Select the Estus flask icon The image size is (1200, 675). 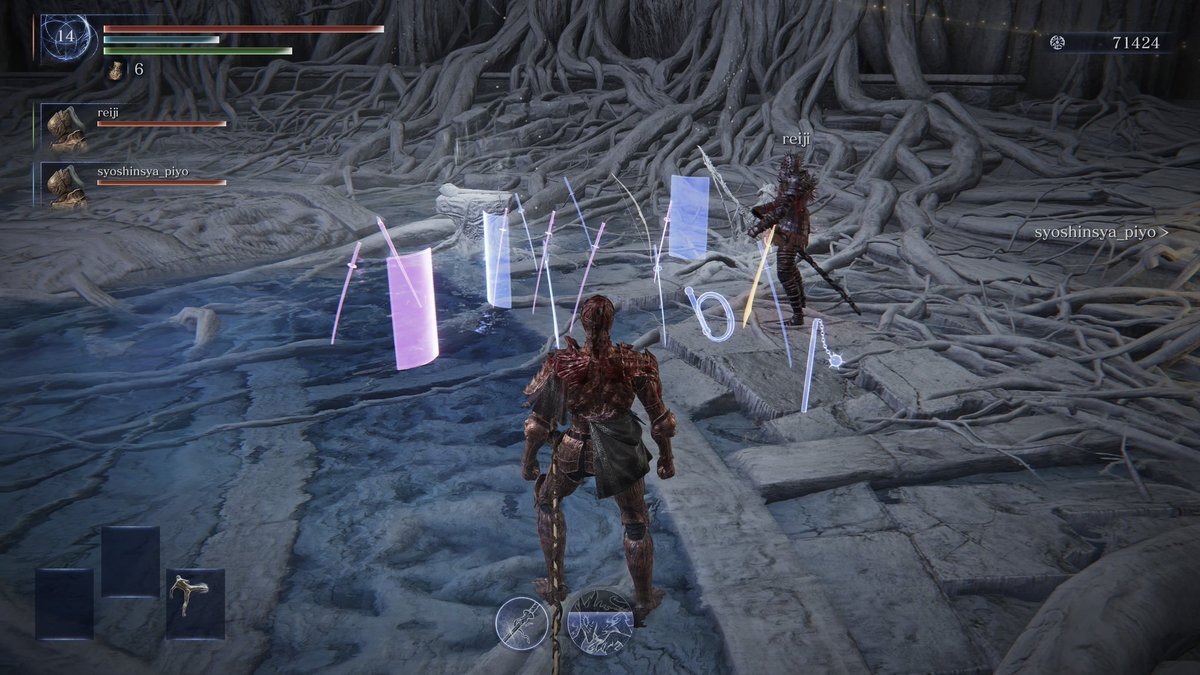click(x=116, y=70)
